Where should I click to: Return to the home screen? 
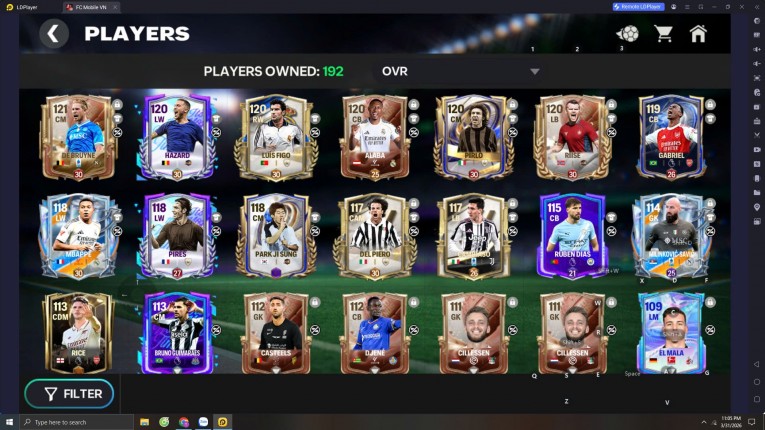point(698,34)
